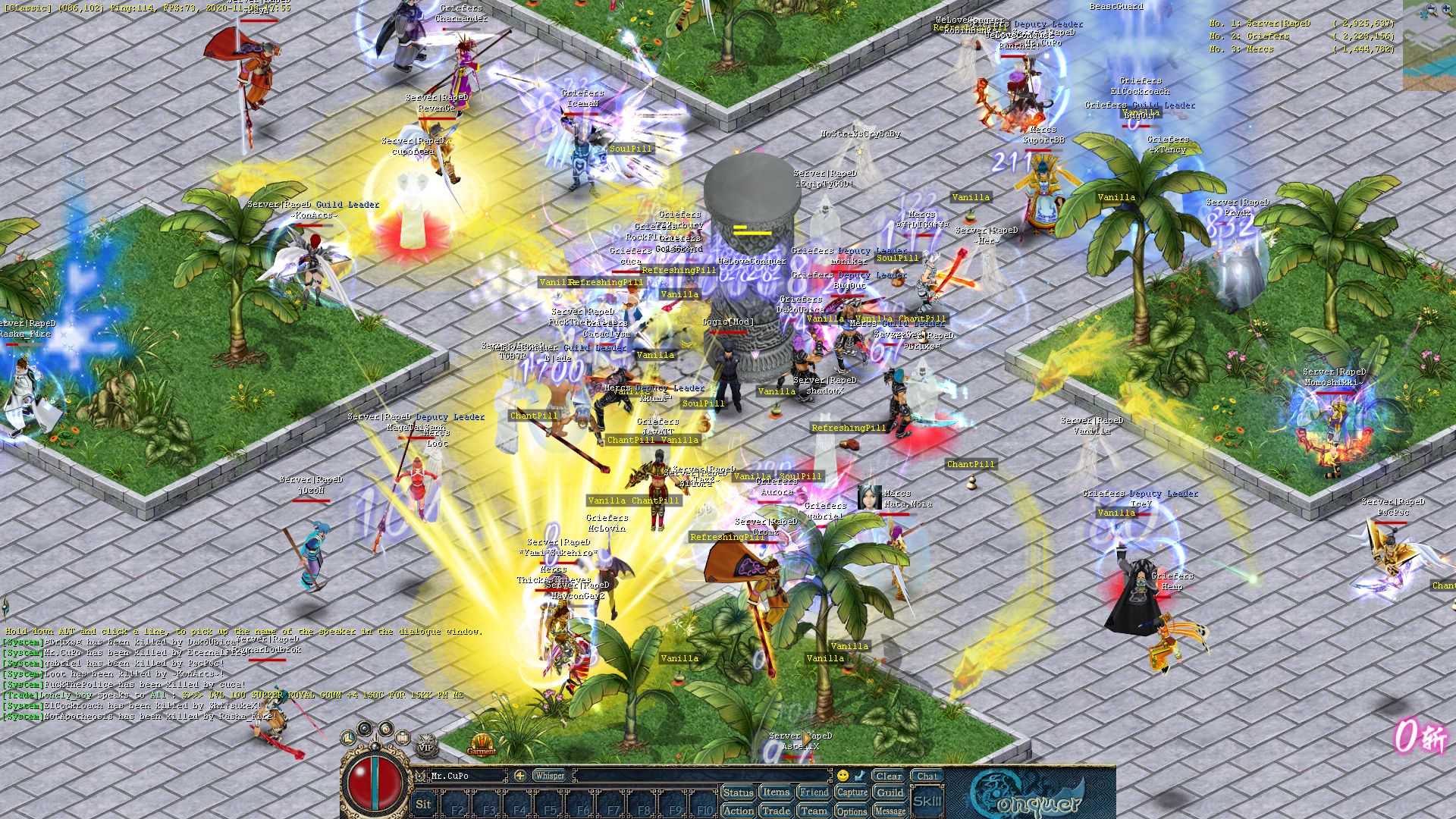This screenshot has height=819, width=1456.
Task: Open the Trade button
Action: pos(776,811)
